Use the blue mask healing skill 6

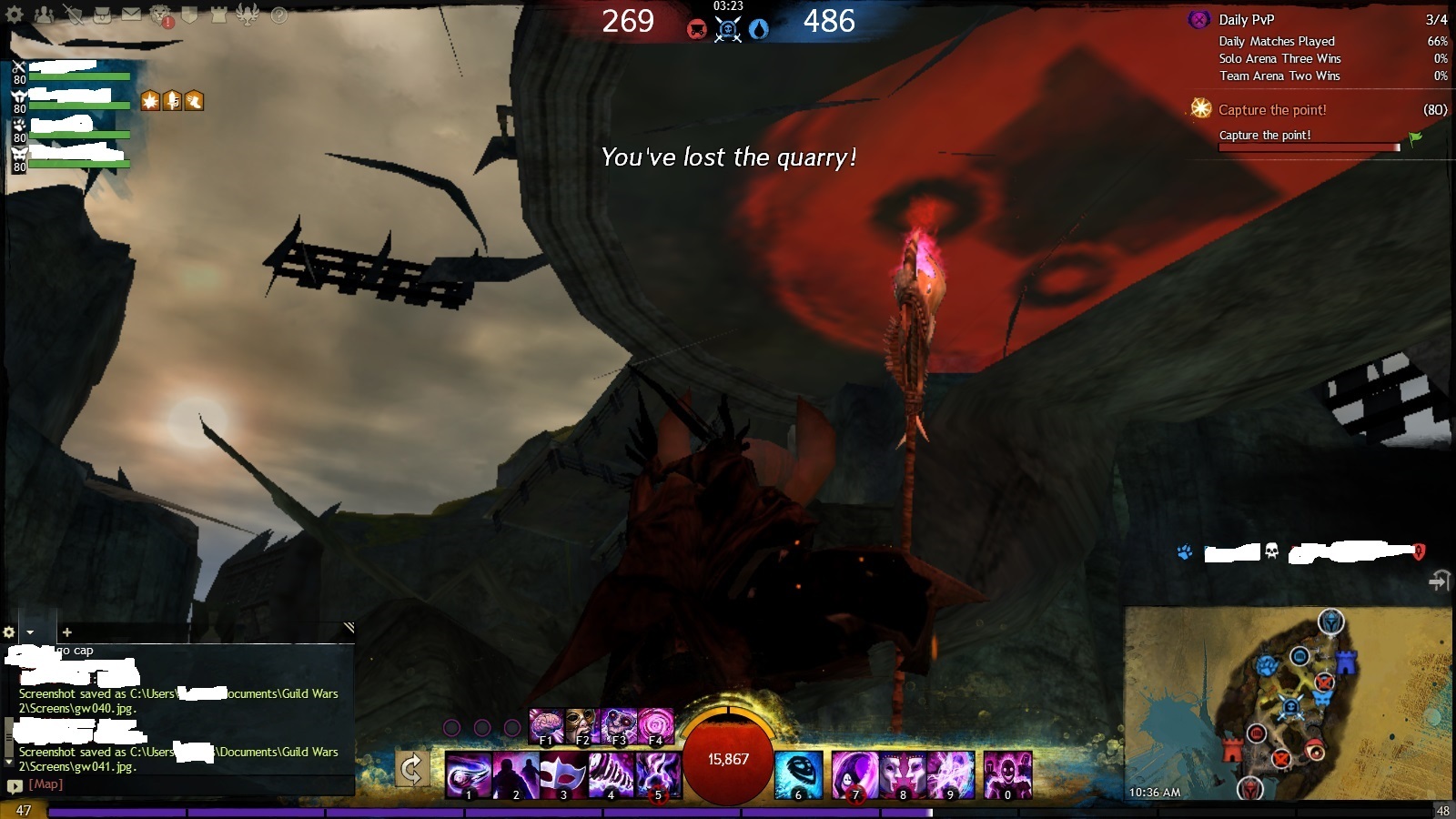tap(799, 774)
